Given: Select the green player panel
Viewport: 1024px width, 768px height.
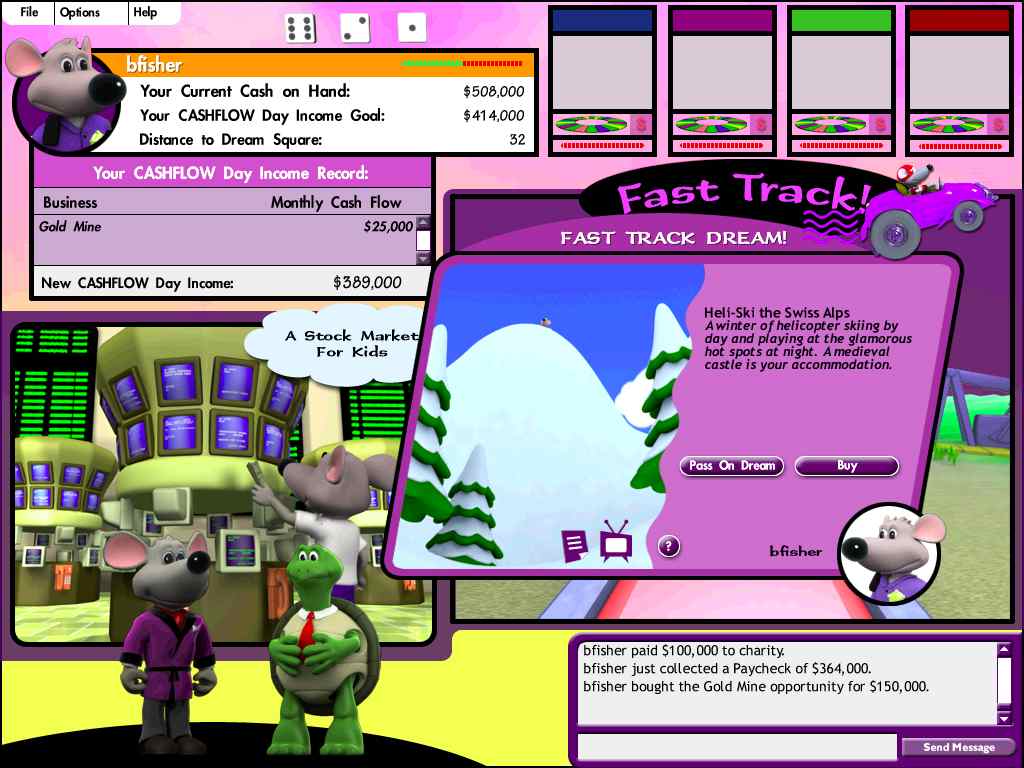Looking at the screenshot, I should point(840,80).
